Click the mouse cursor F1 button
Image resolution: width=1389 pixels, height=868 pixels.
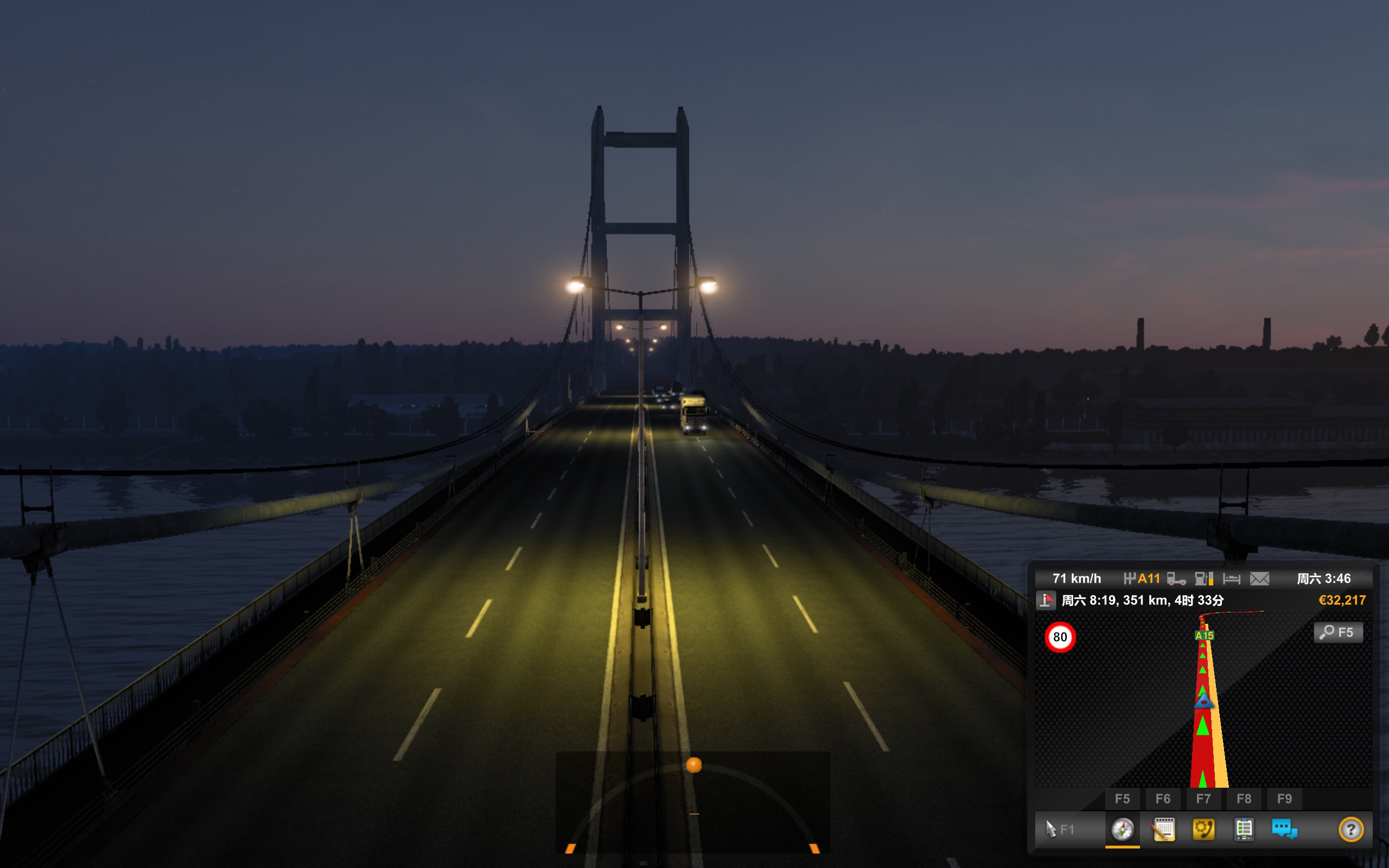tap(1060, 829)
